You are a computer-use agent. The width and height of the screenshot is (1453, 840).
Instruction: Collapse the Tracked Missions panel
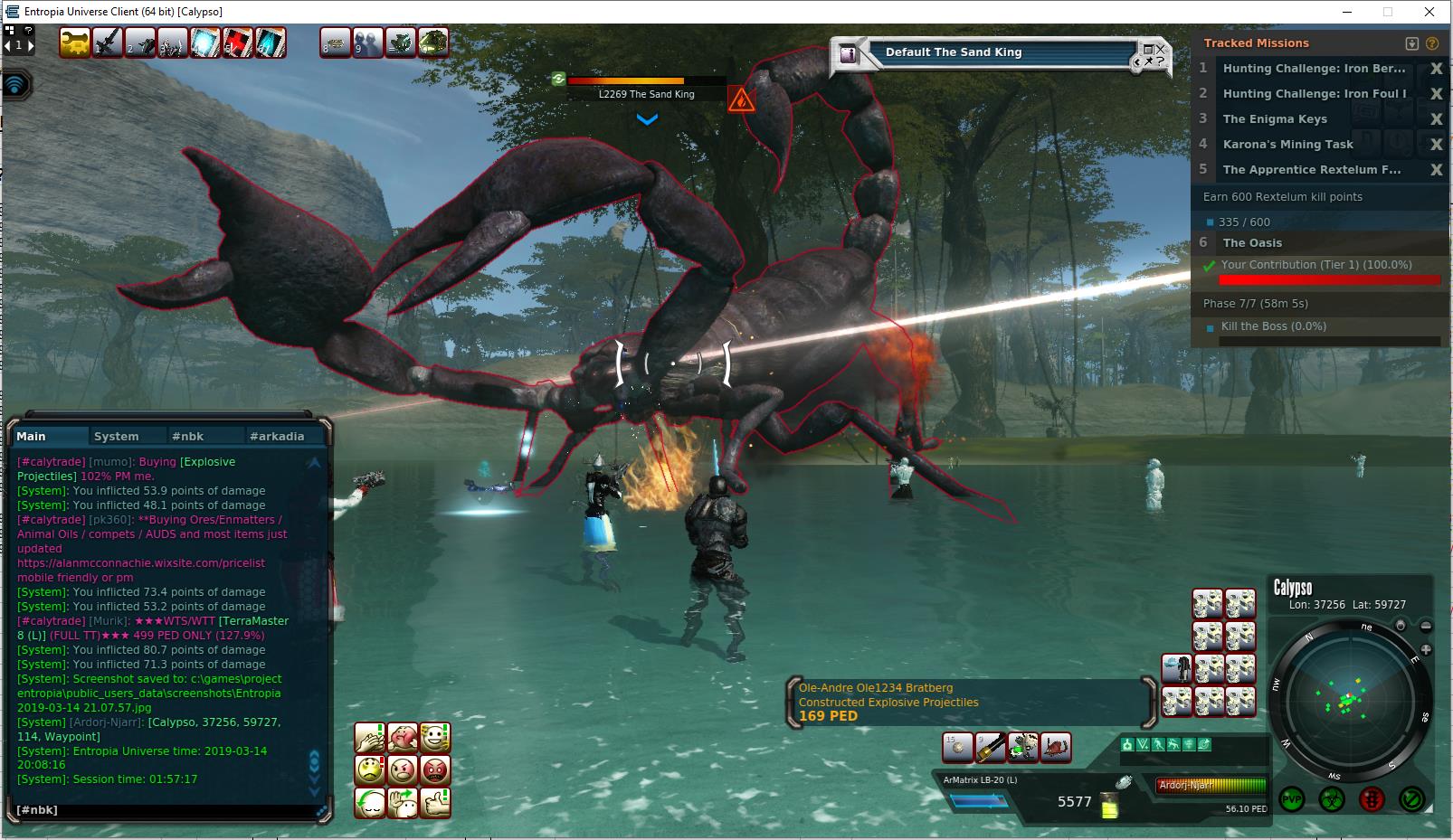(x=1412, y=43)
